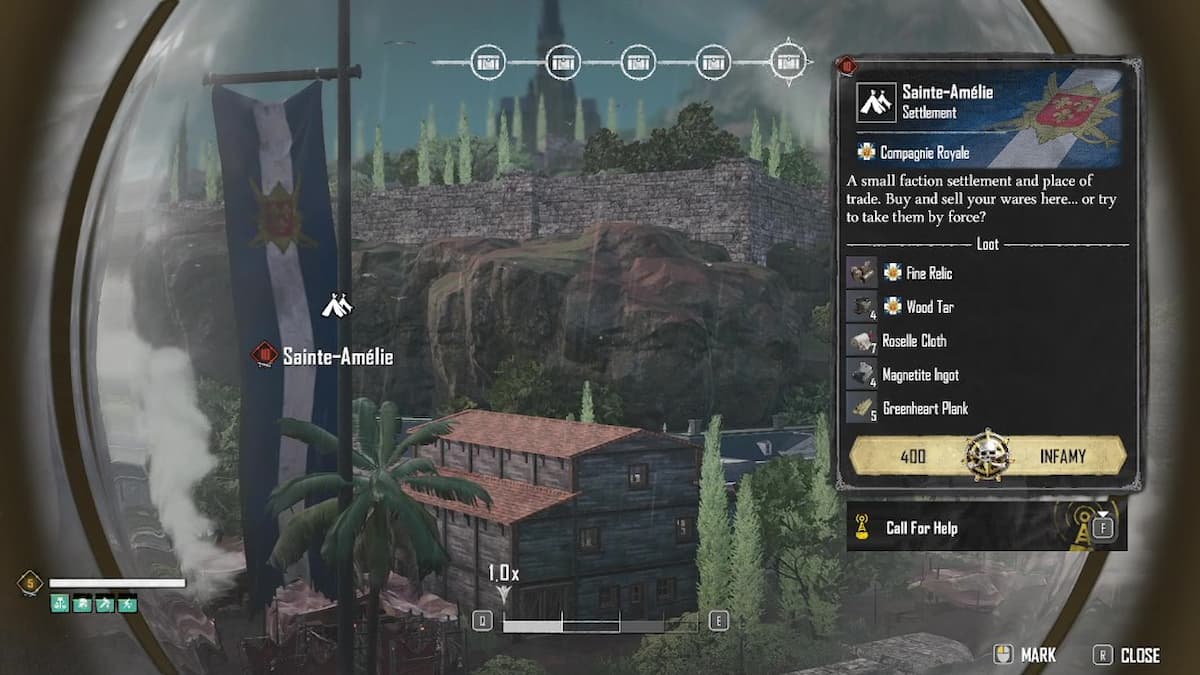Select the Fine Relic loot row

pyautogui.click(x=928, y=273)
